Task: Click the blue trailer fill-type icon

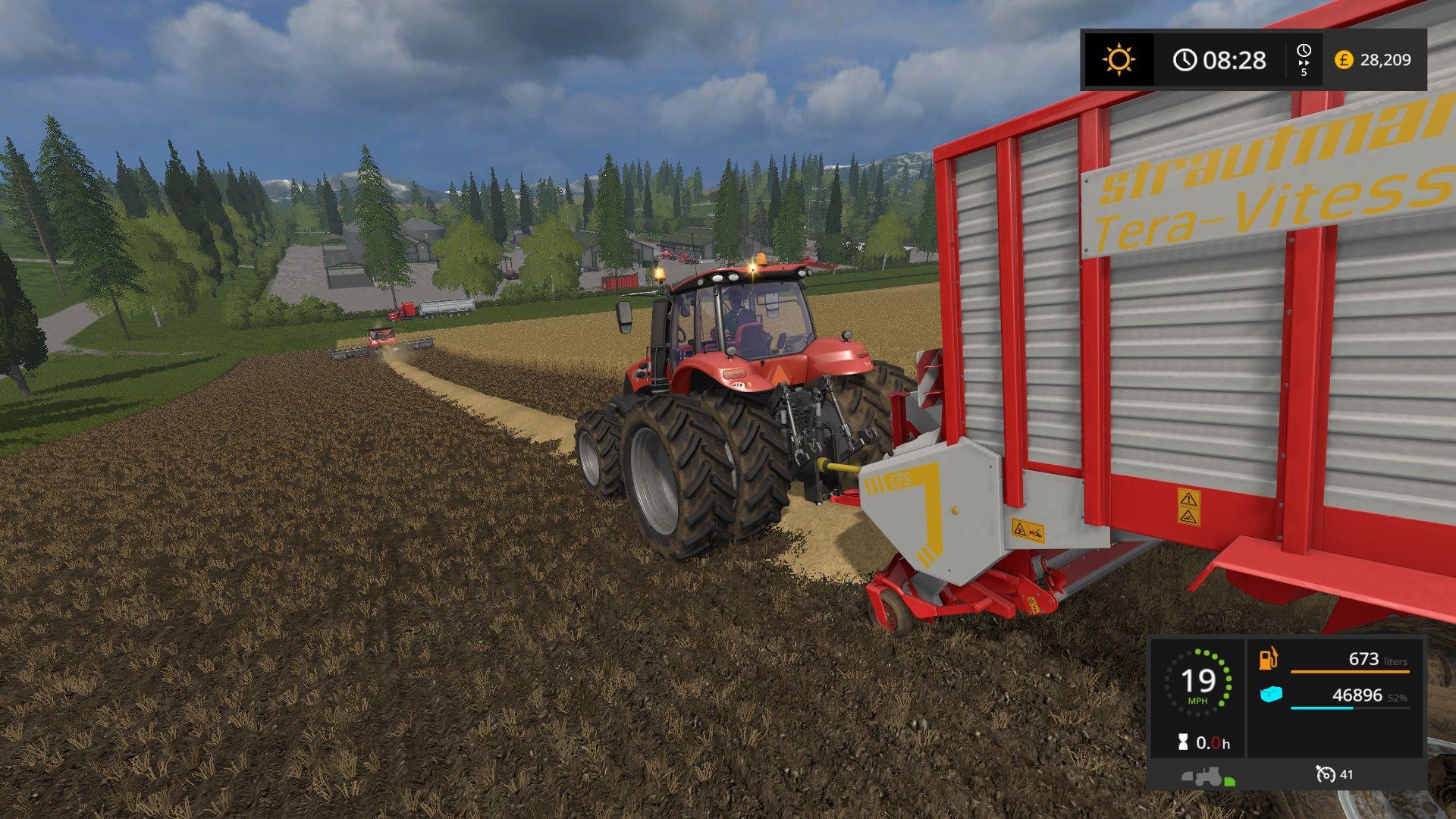Action: (1271, 694)
